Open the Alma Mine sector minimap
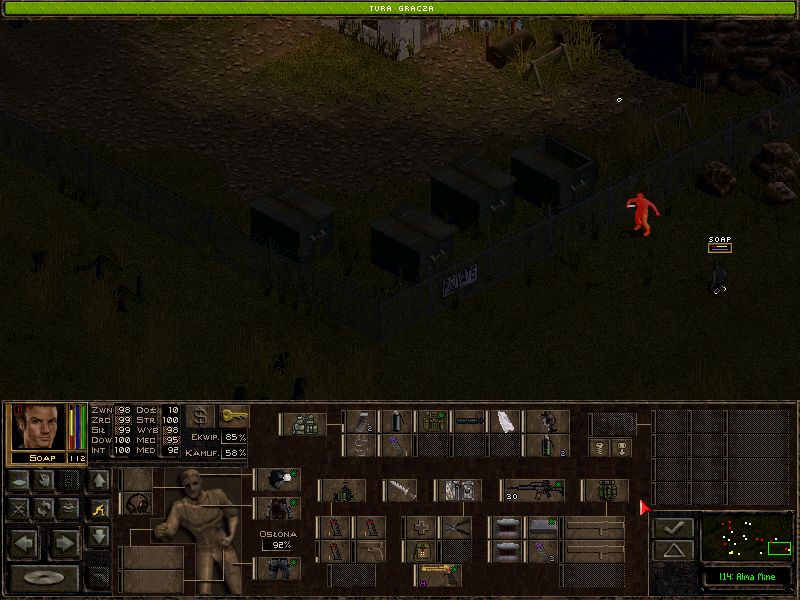 tap(746, 536)
